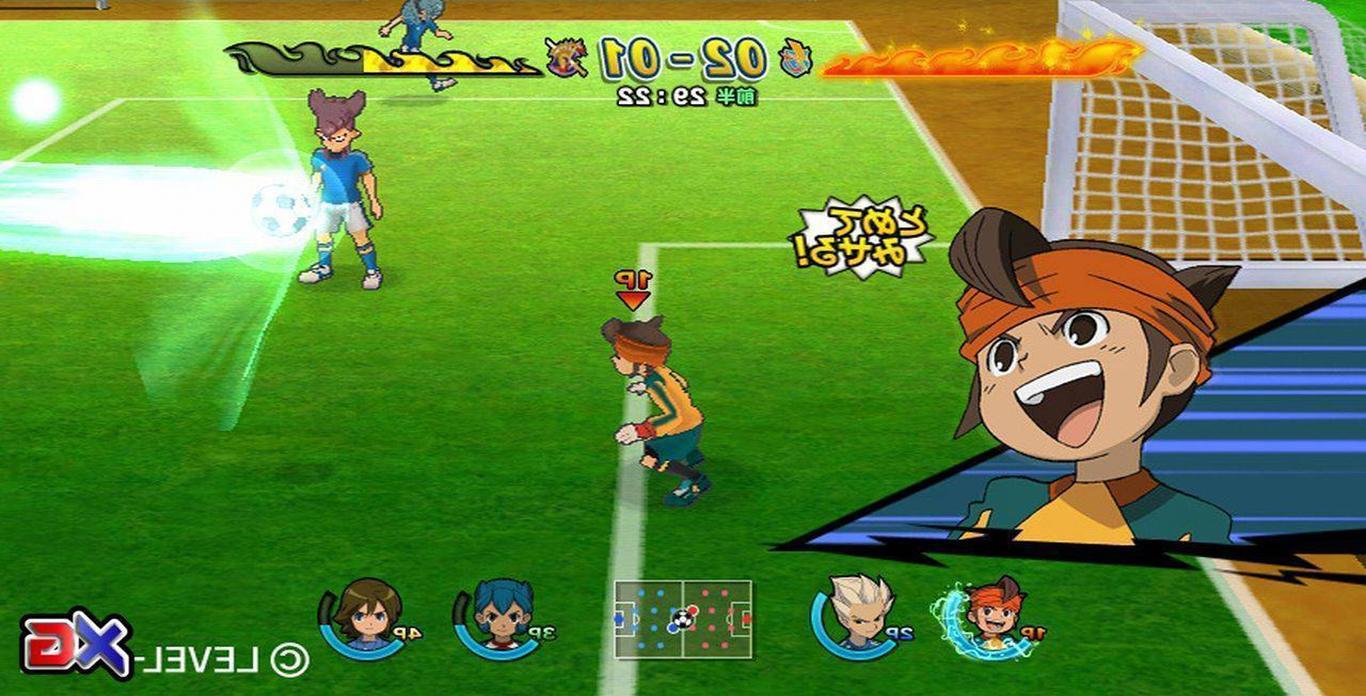Select the 2P white-haired player portrait
Image resolution: width=1366 pixels, height=696 pixels.
click(858, 610)
